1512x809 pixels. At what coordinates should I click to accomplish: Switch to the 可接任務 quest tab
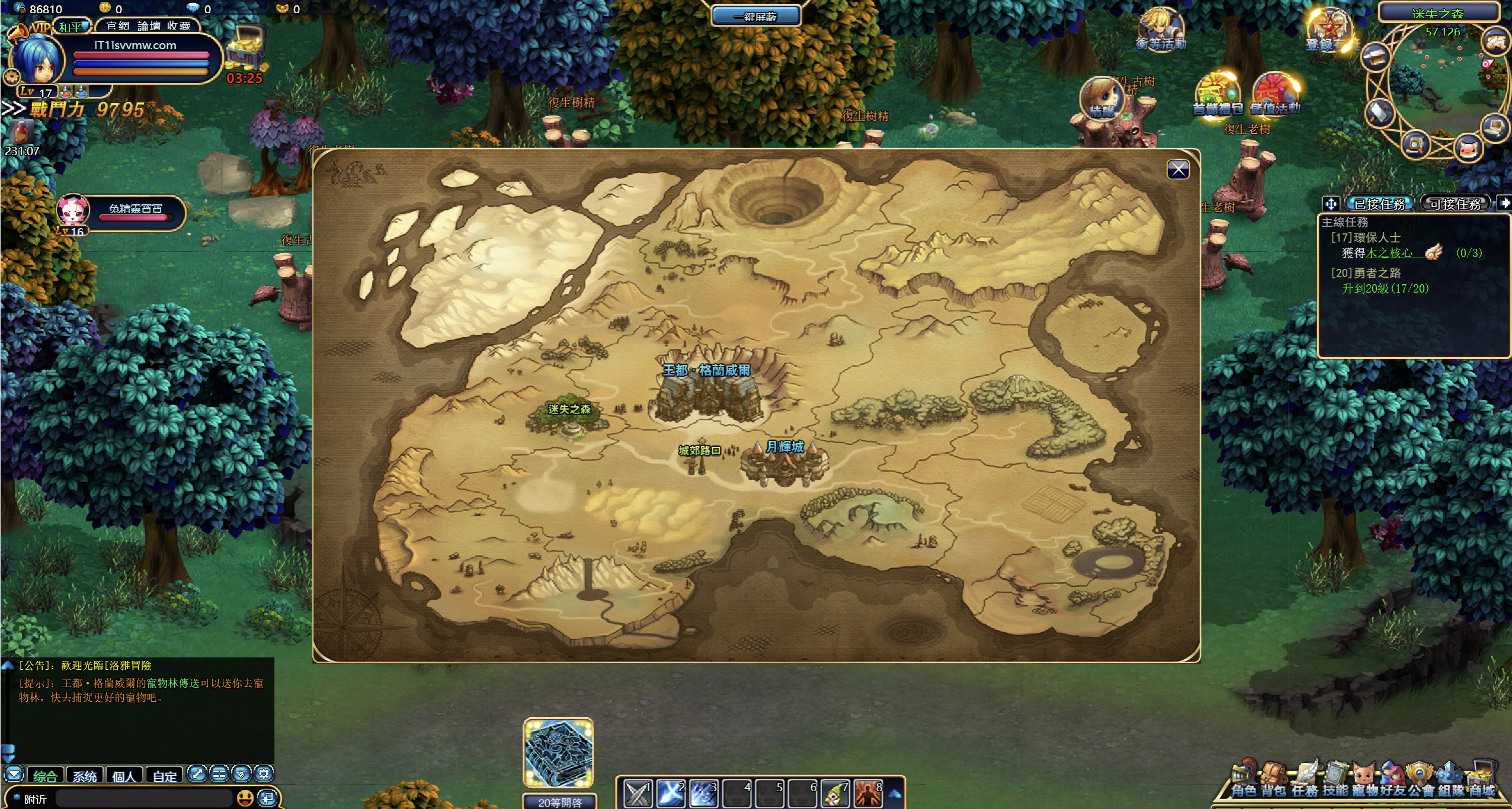pyautogui.click(x=1455, y=204)
